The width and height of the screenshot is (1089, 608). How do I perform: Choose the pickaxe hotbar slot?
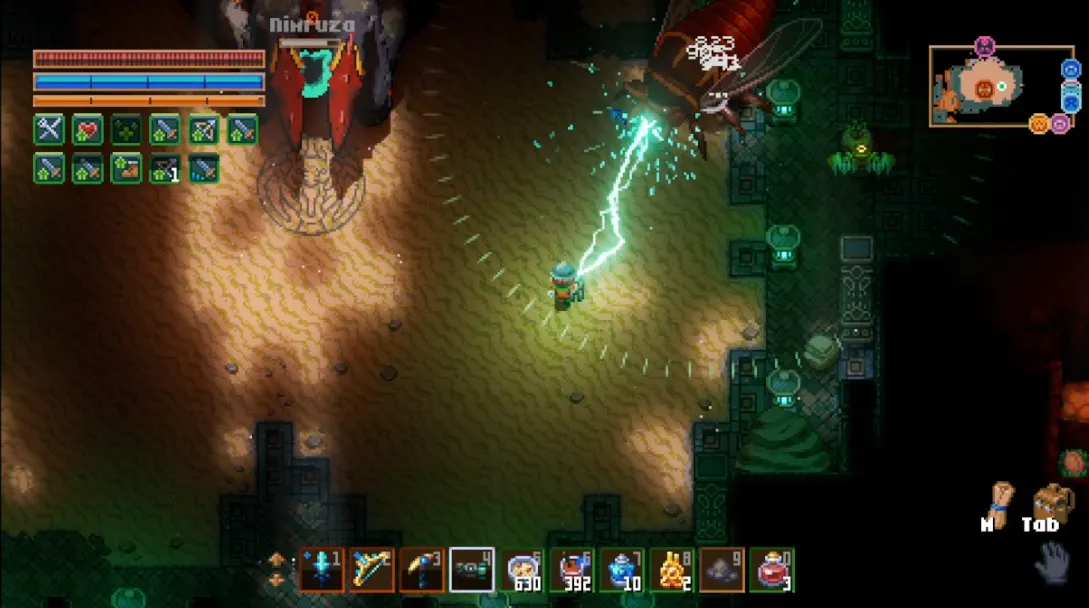pyautogui.click(x=422, y=570)
